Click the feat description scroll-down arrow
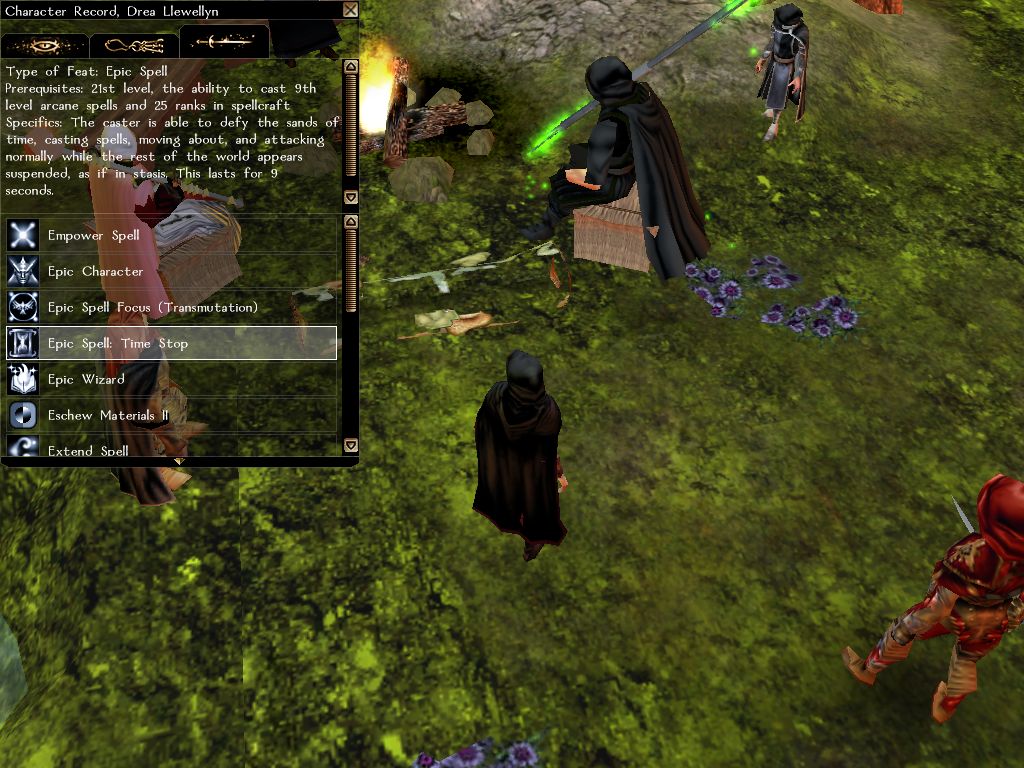 pos(350,197)
